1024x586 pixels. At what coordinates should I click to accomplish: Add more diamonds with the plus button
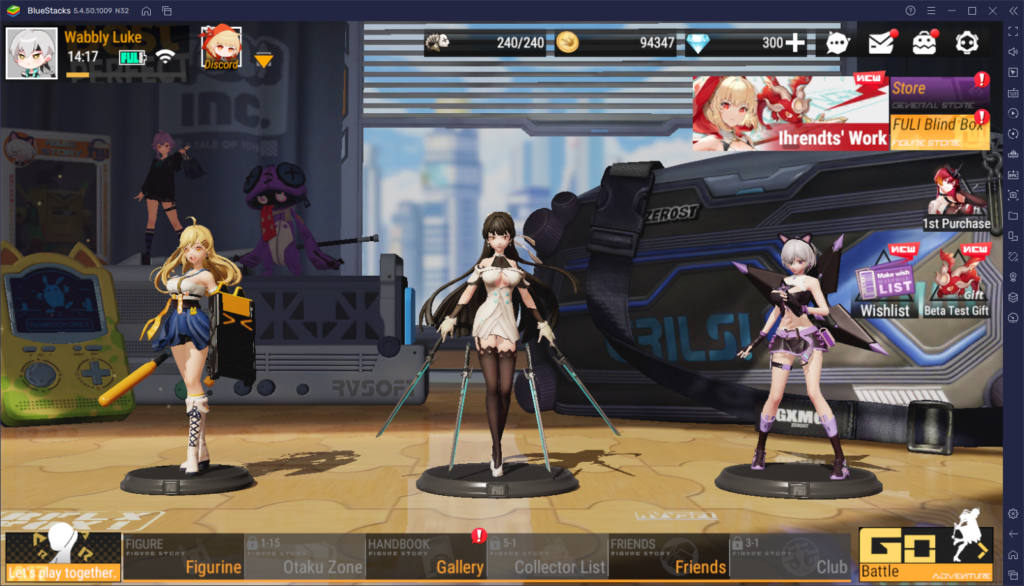point(795,43)
